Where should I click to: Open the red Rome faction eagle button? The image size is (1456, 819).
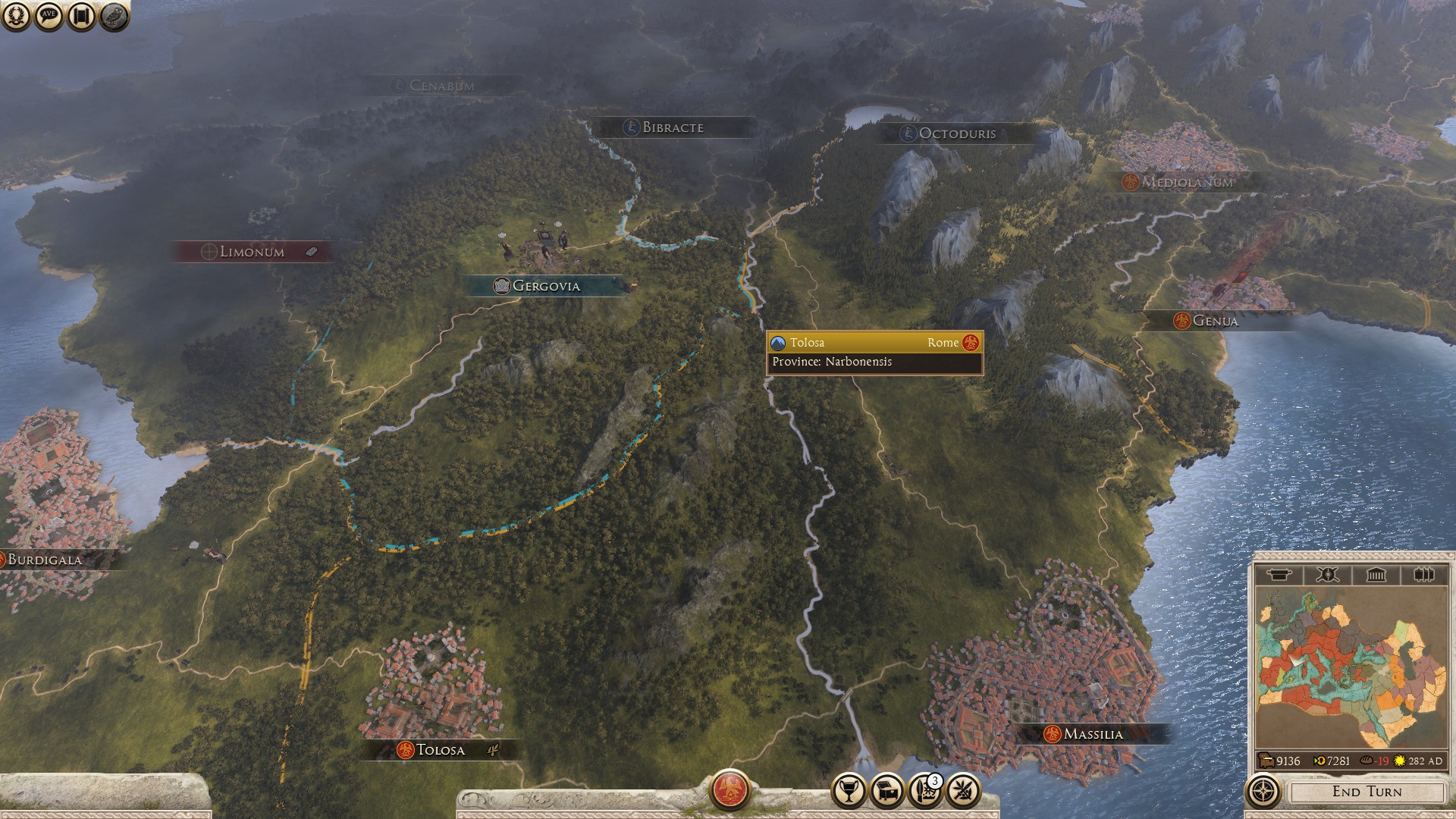click(x=730, y=789)
